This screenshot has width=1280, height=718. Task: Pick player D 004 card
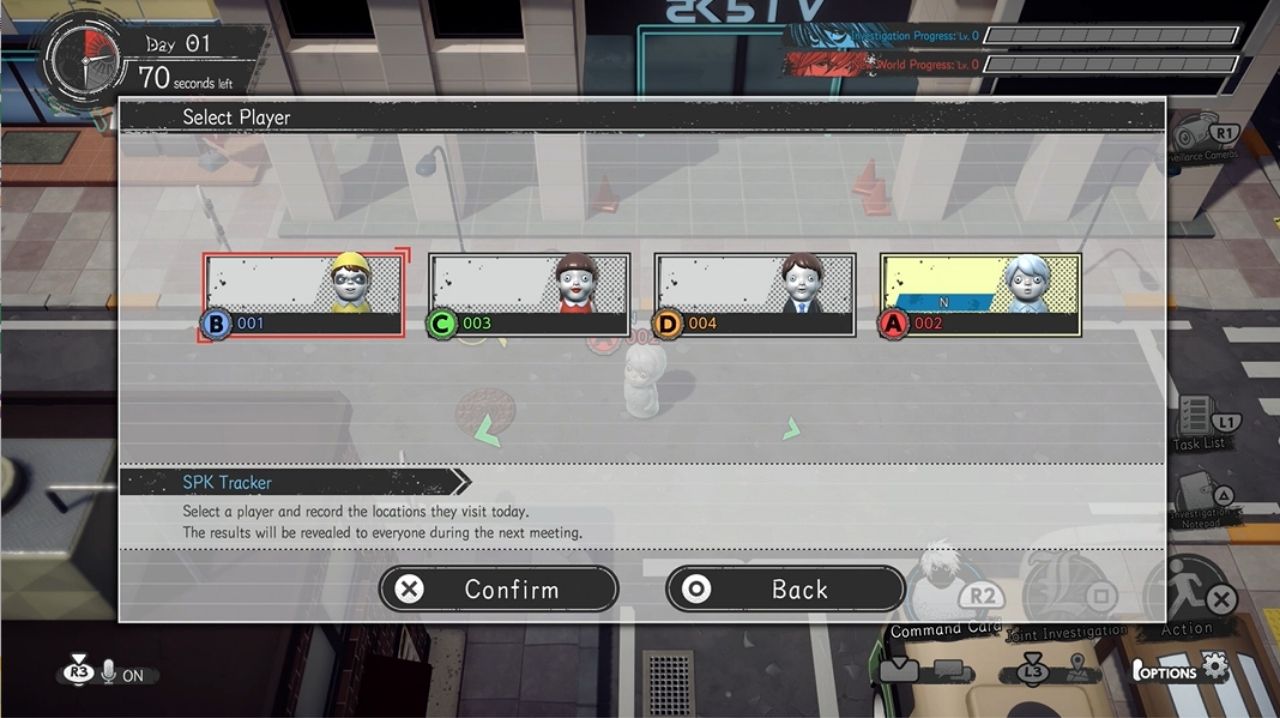pos(755,295)
